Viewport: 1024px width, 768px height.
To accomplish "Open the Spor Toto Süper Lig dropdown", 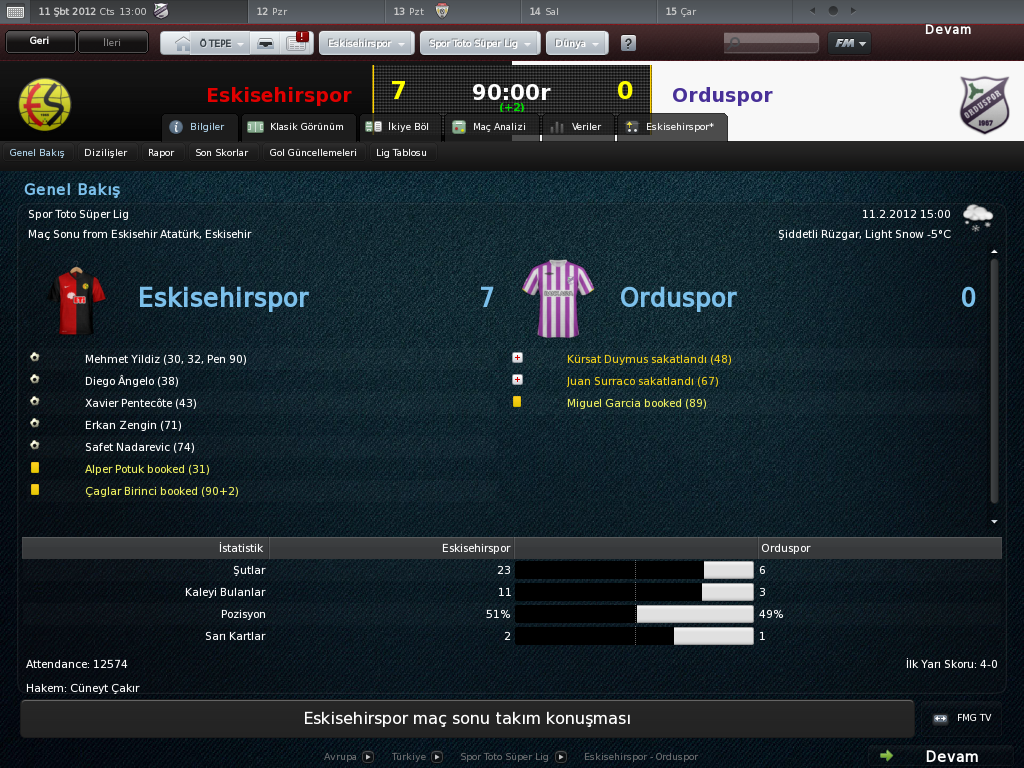I will pyautogui.click(x=482, y=45).
